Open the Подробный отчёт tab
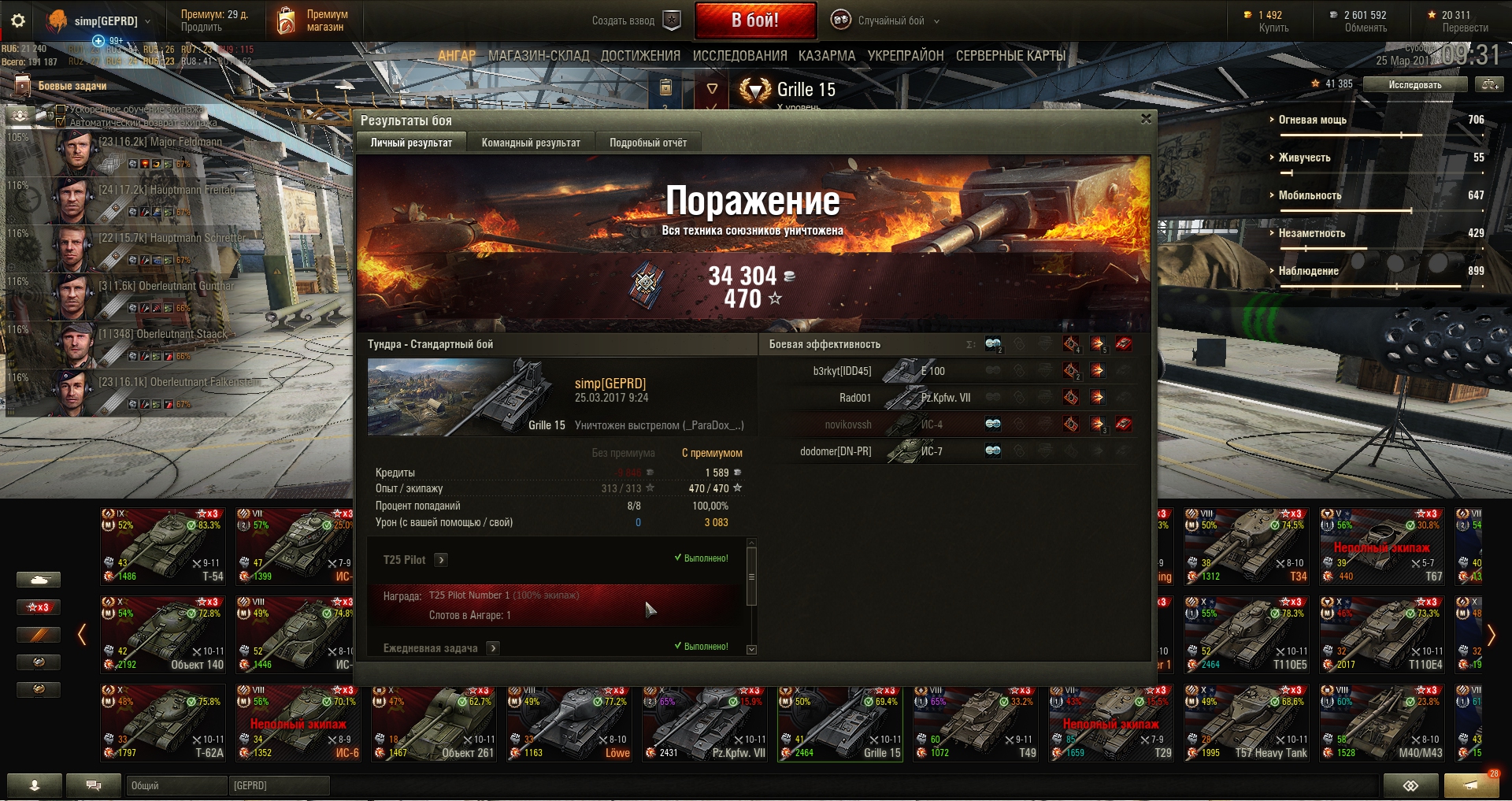This screenshot has width=1512, height=801. point(647,143)
